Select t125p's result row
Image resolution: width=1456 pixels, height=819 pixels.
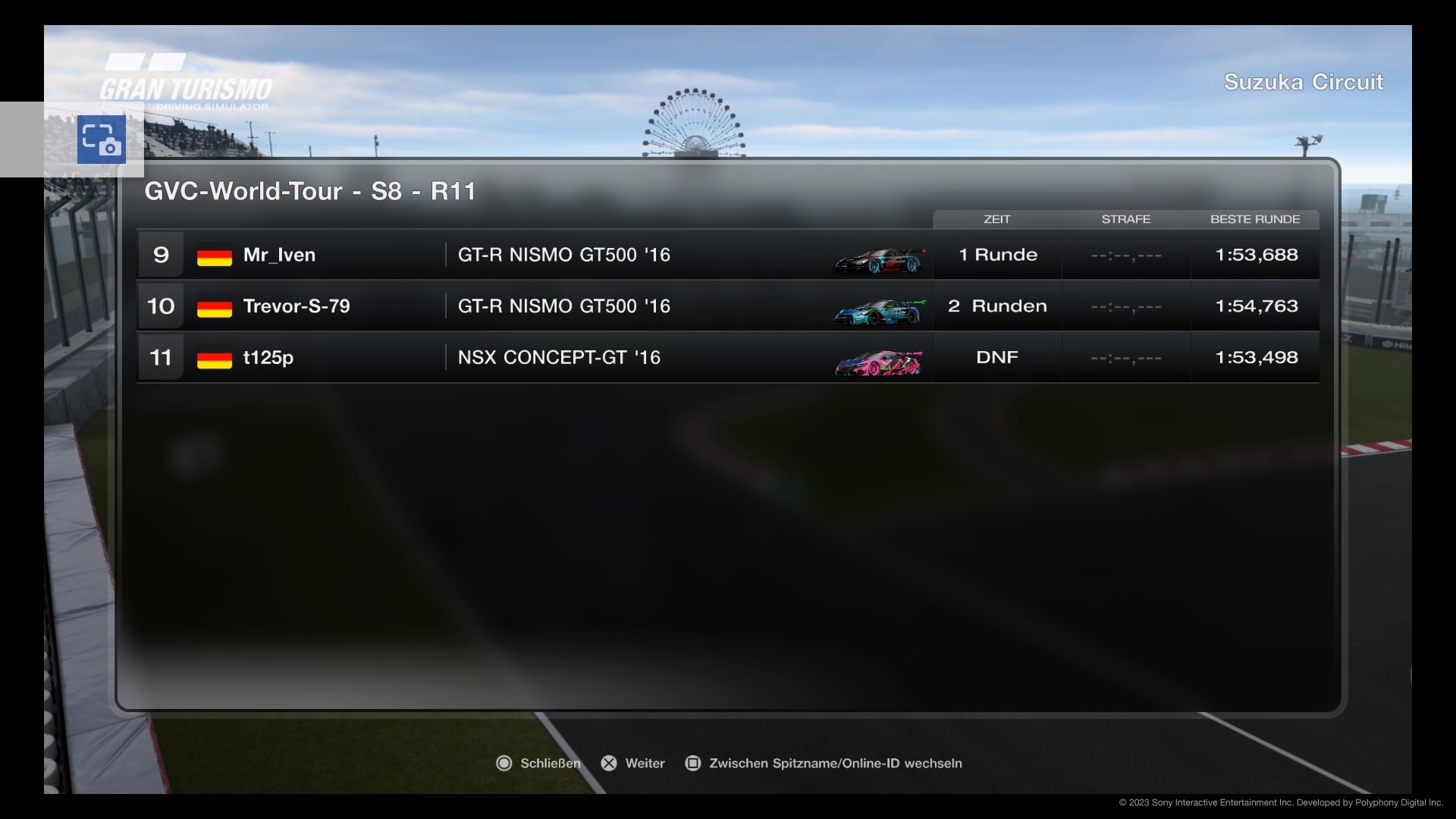tap(727, 357)
